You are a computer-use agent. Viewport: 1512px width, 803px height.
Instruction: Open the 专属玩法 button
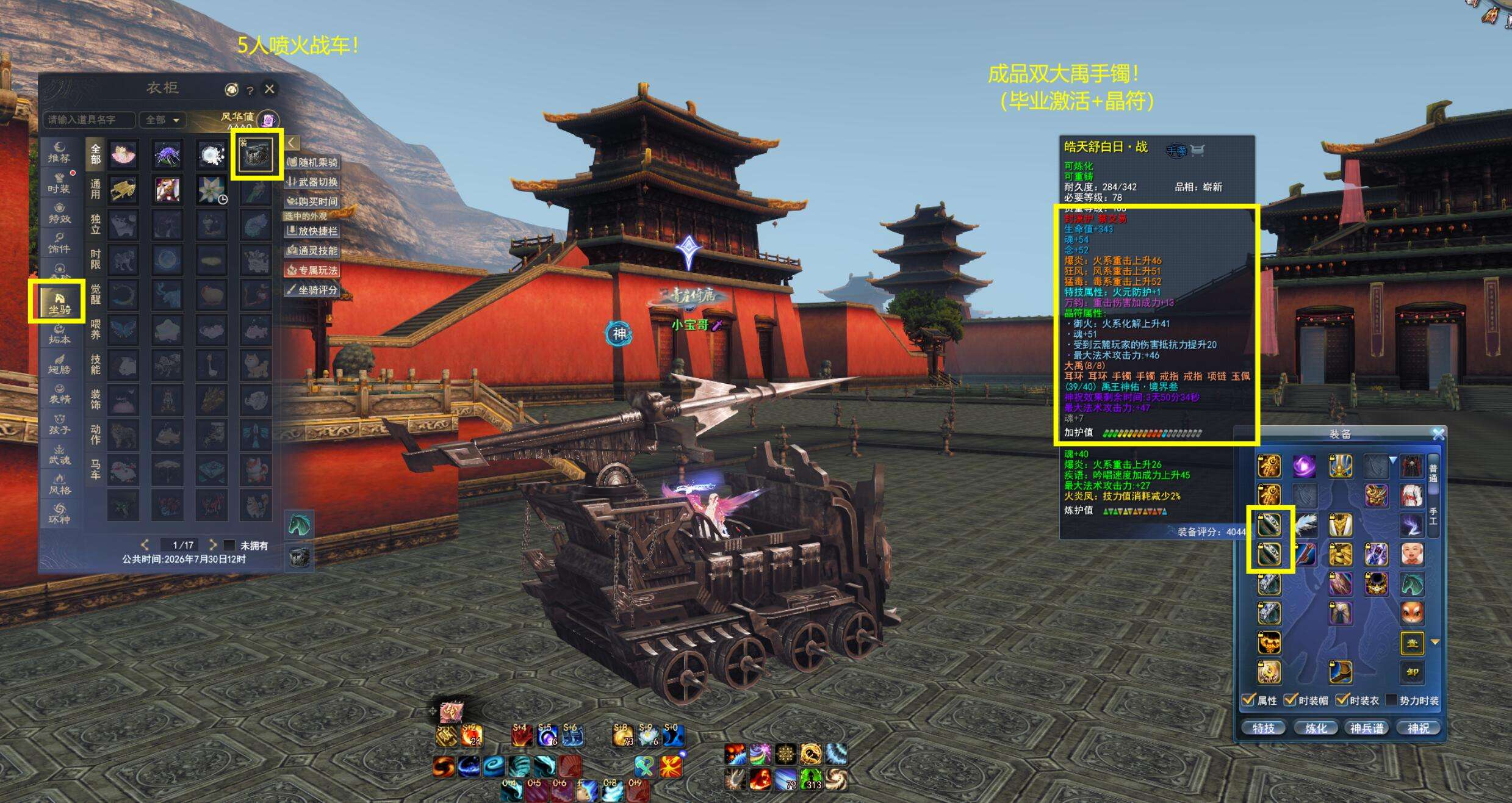[312, 270]
